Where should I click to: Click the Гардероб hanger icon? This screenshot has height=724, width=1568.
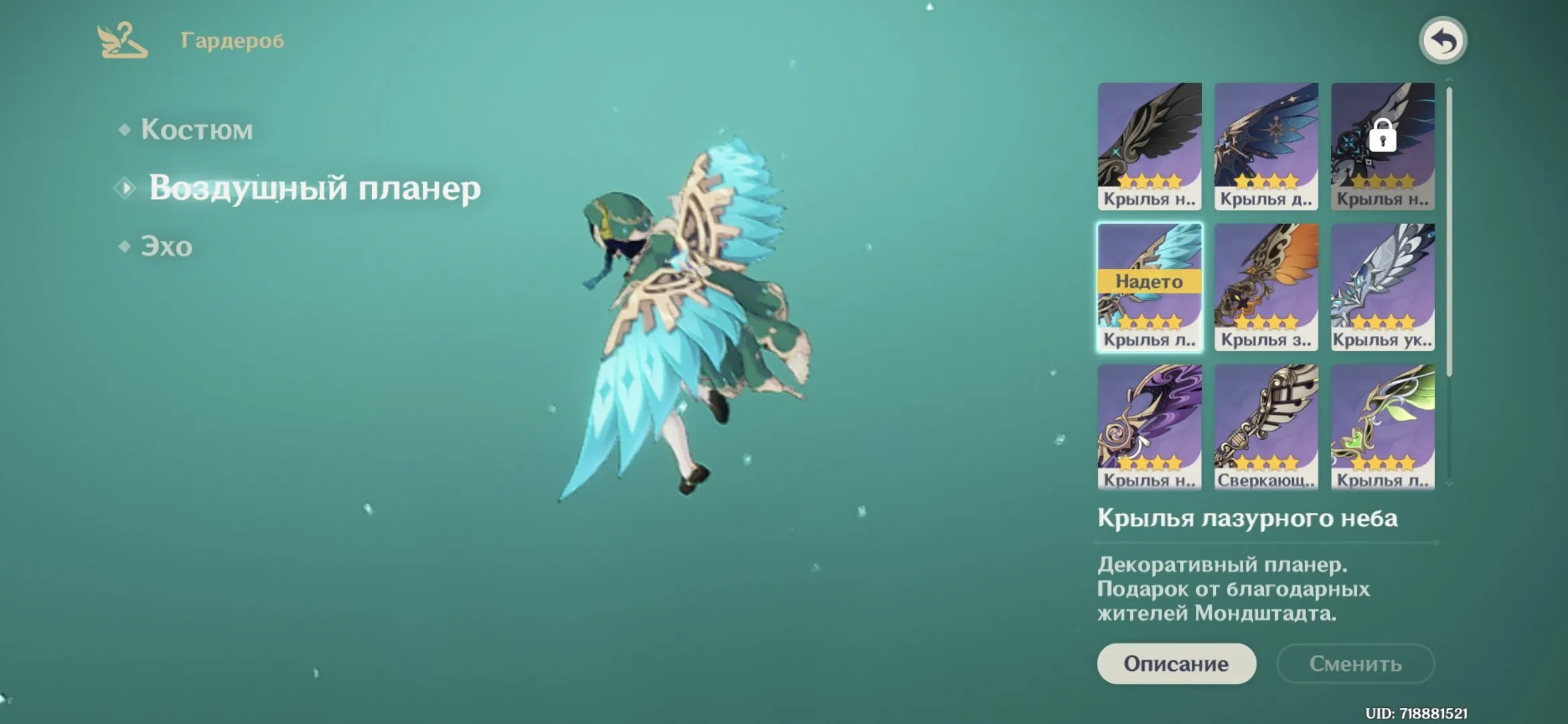click(122, 41)
